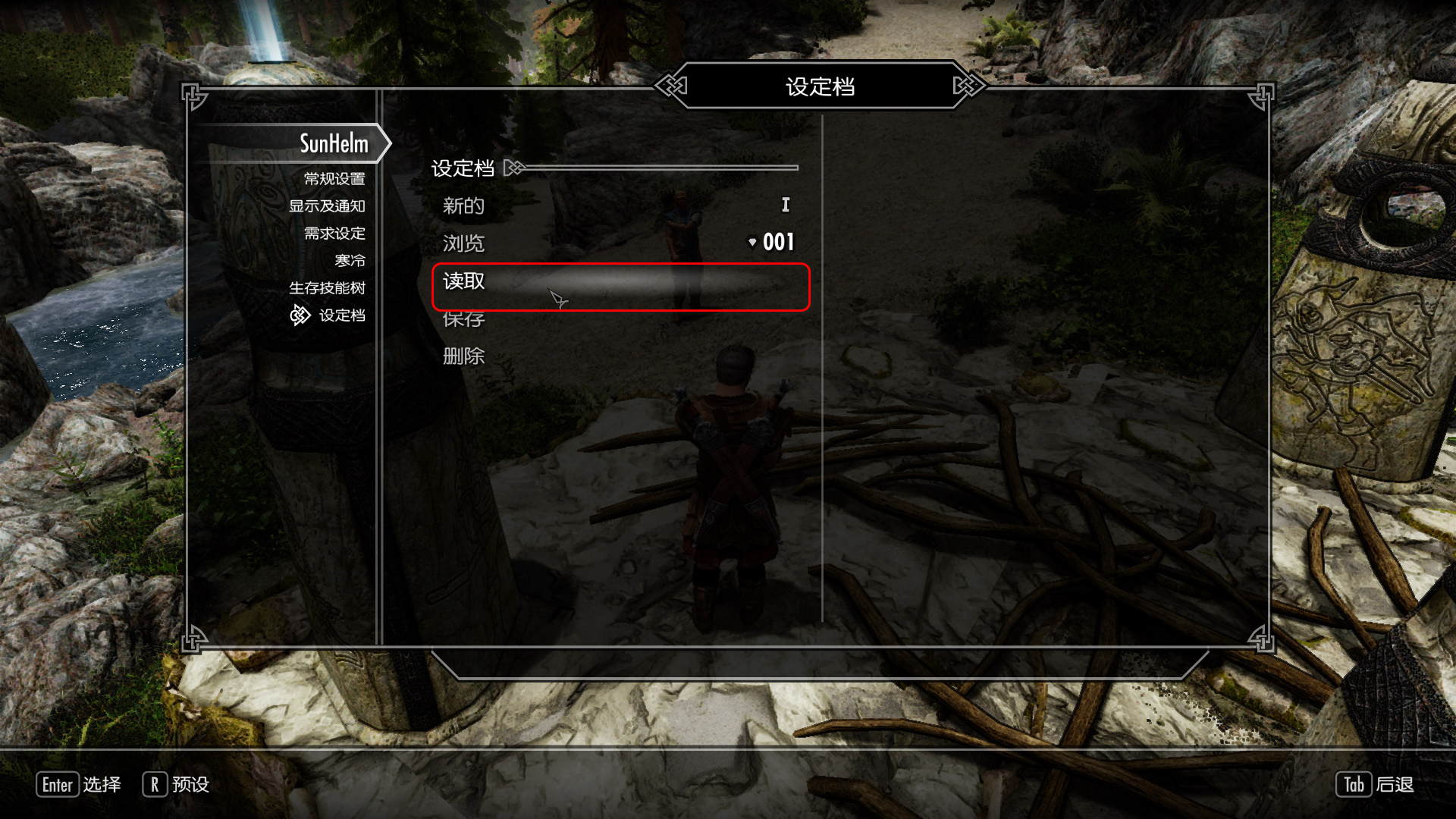Viewport: 1456px width, 819px height.
Task: Select the 设定档 page in sidebar
Action: click(x=341, y=315)
